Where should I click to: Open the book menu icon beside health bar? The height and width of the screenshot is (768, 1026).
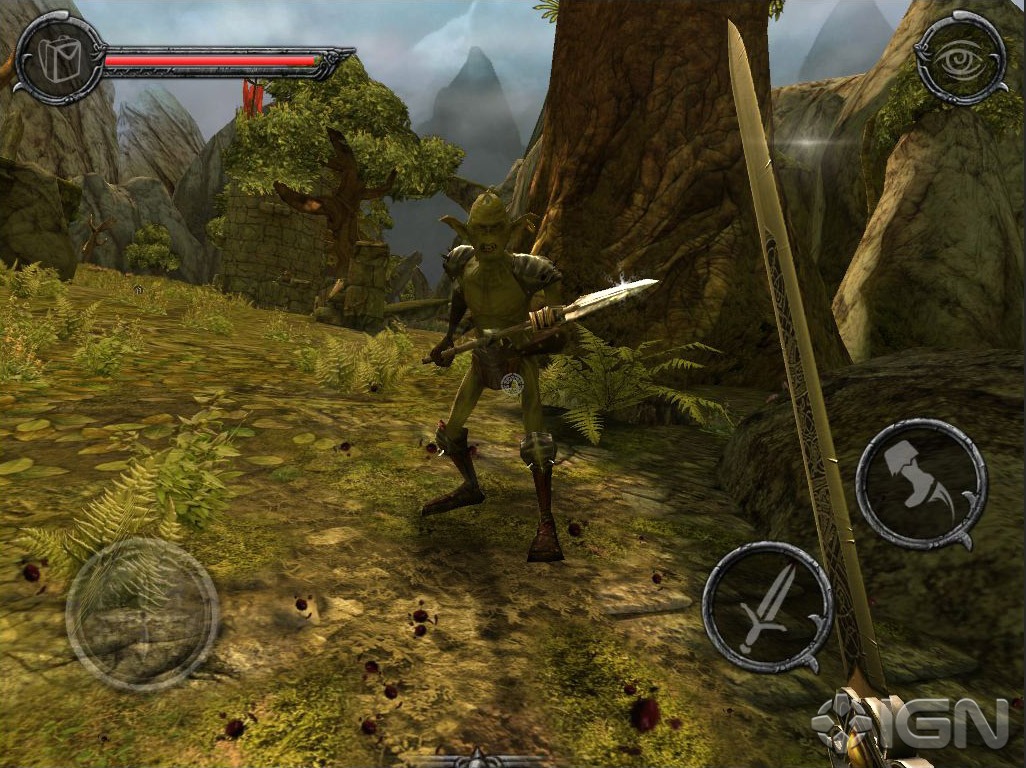point(57,57)
